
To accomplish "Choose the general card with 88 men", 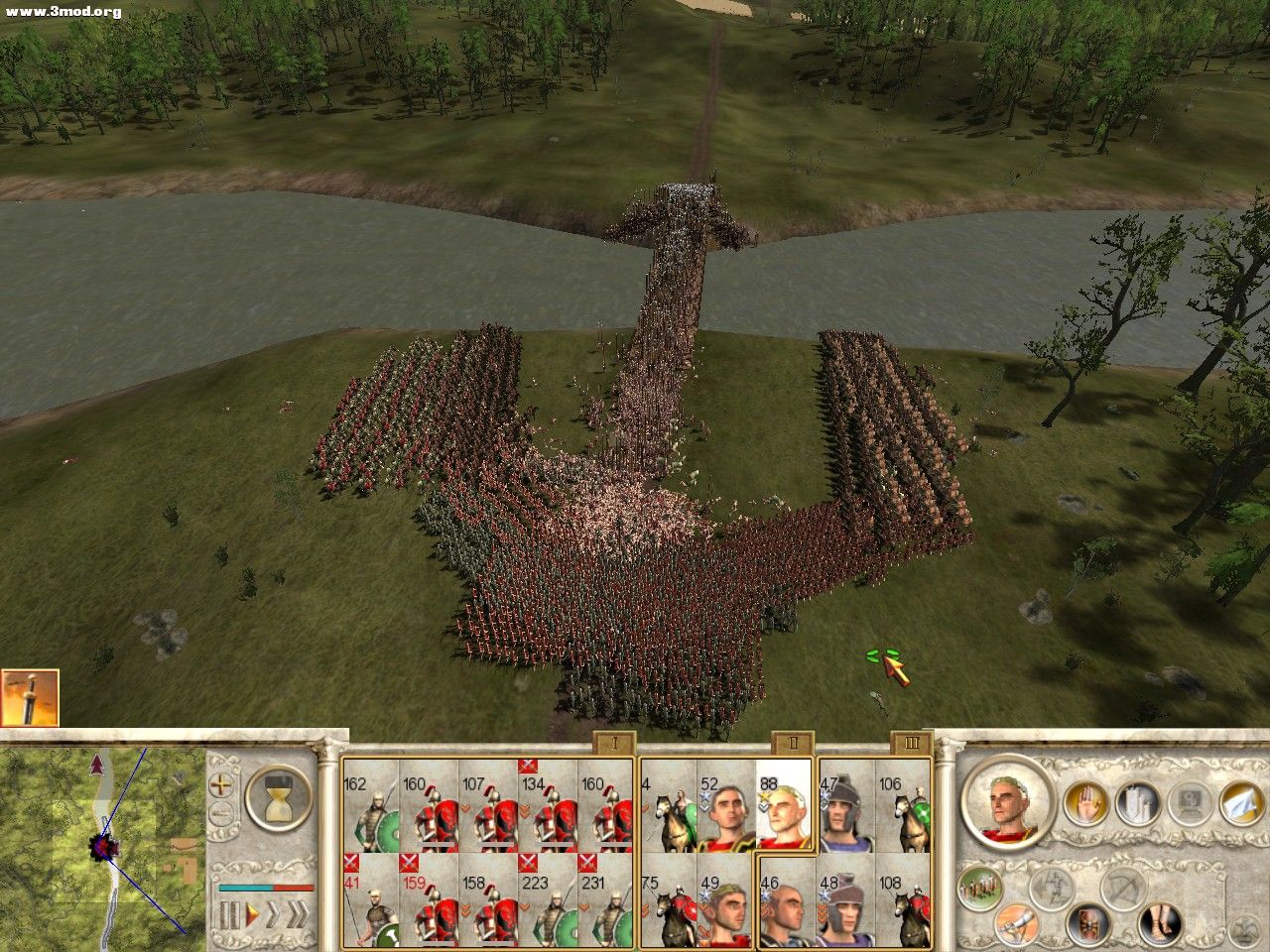I will pyautogui.click(x=784, y=807).
